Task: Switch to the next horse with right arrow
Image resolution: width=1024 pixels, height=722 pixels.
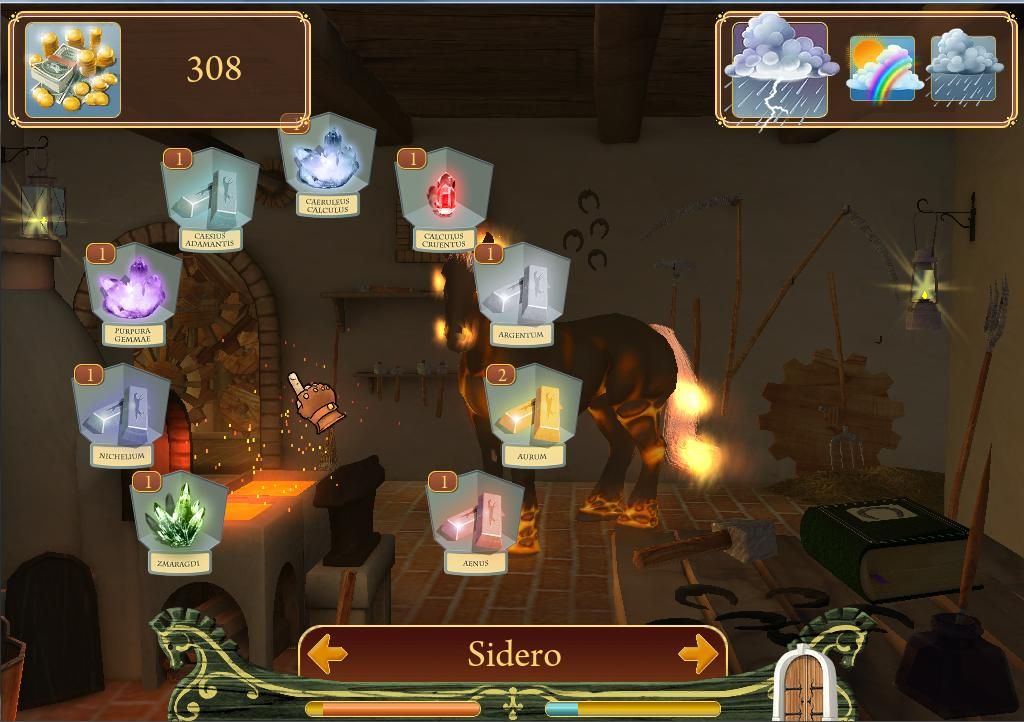Action: [x=699, y=655]
